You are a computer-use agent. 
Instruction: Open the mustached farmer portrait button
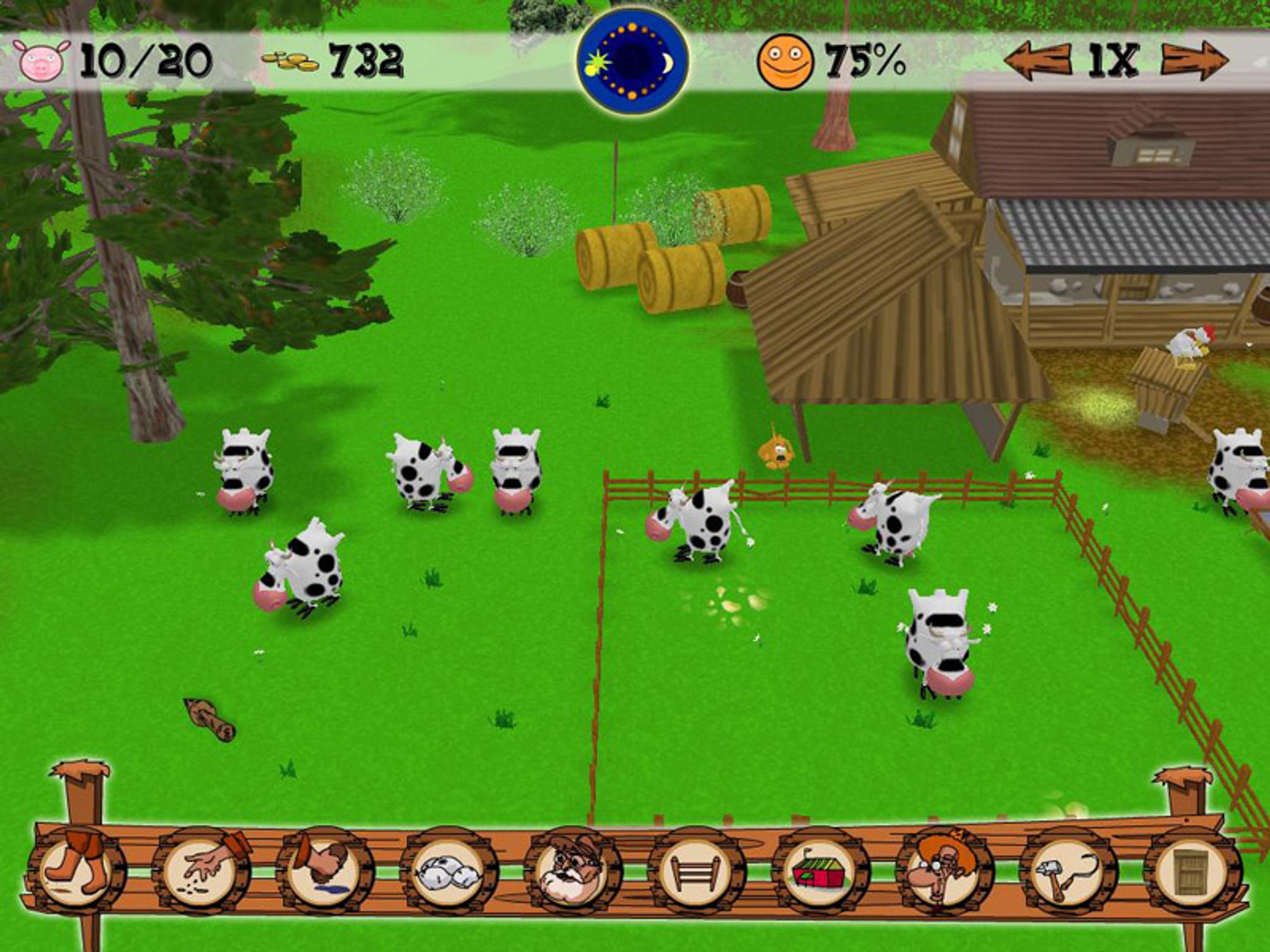[571, 872]
